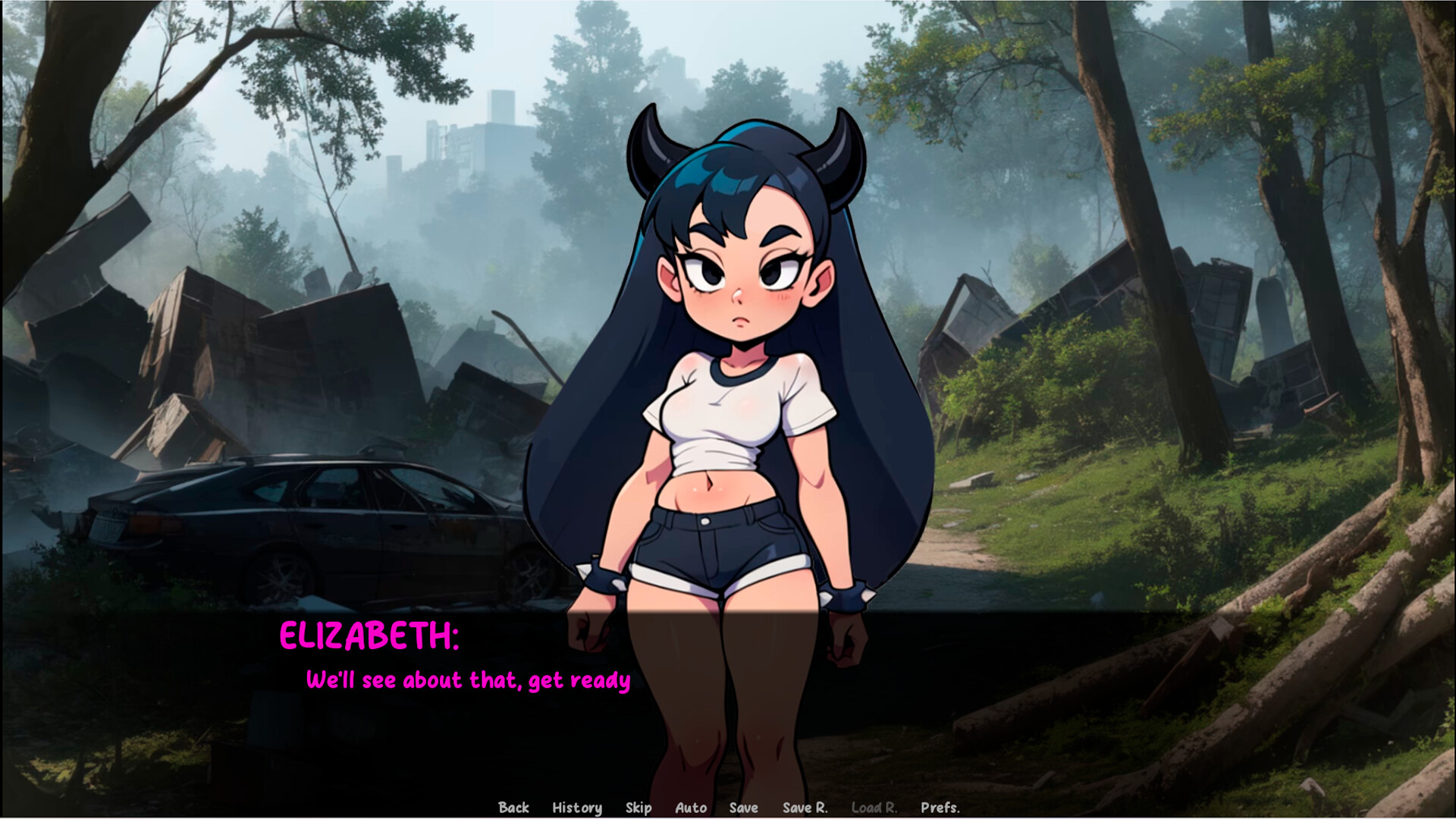The image size is (1456, 819).
Task: Toggle Auto mode for automatic text advance
Action: [690, 808]
